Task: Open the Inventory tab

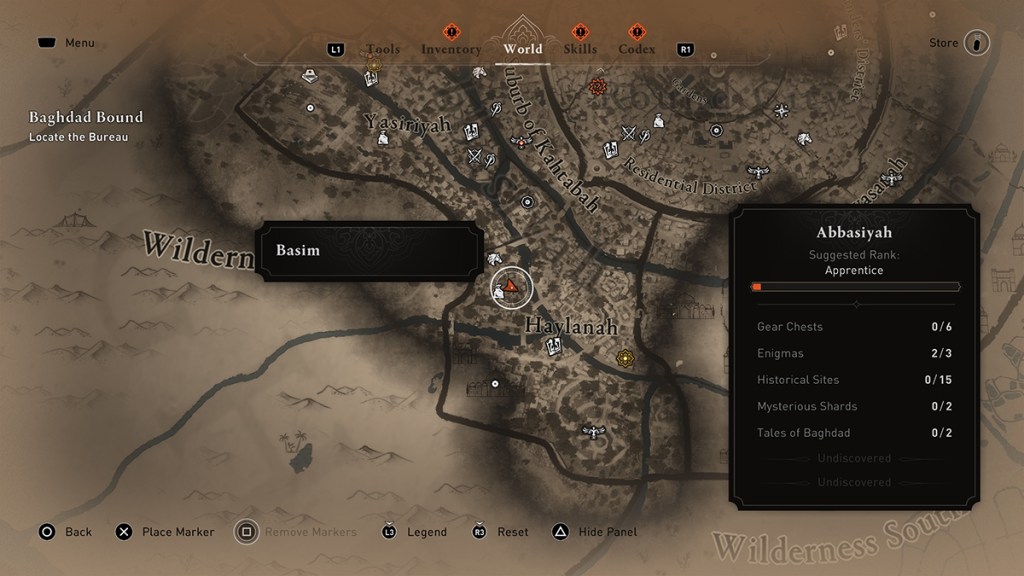Action: [x=451, y=49]
